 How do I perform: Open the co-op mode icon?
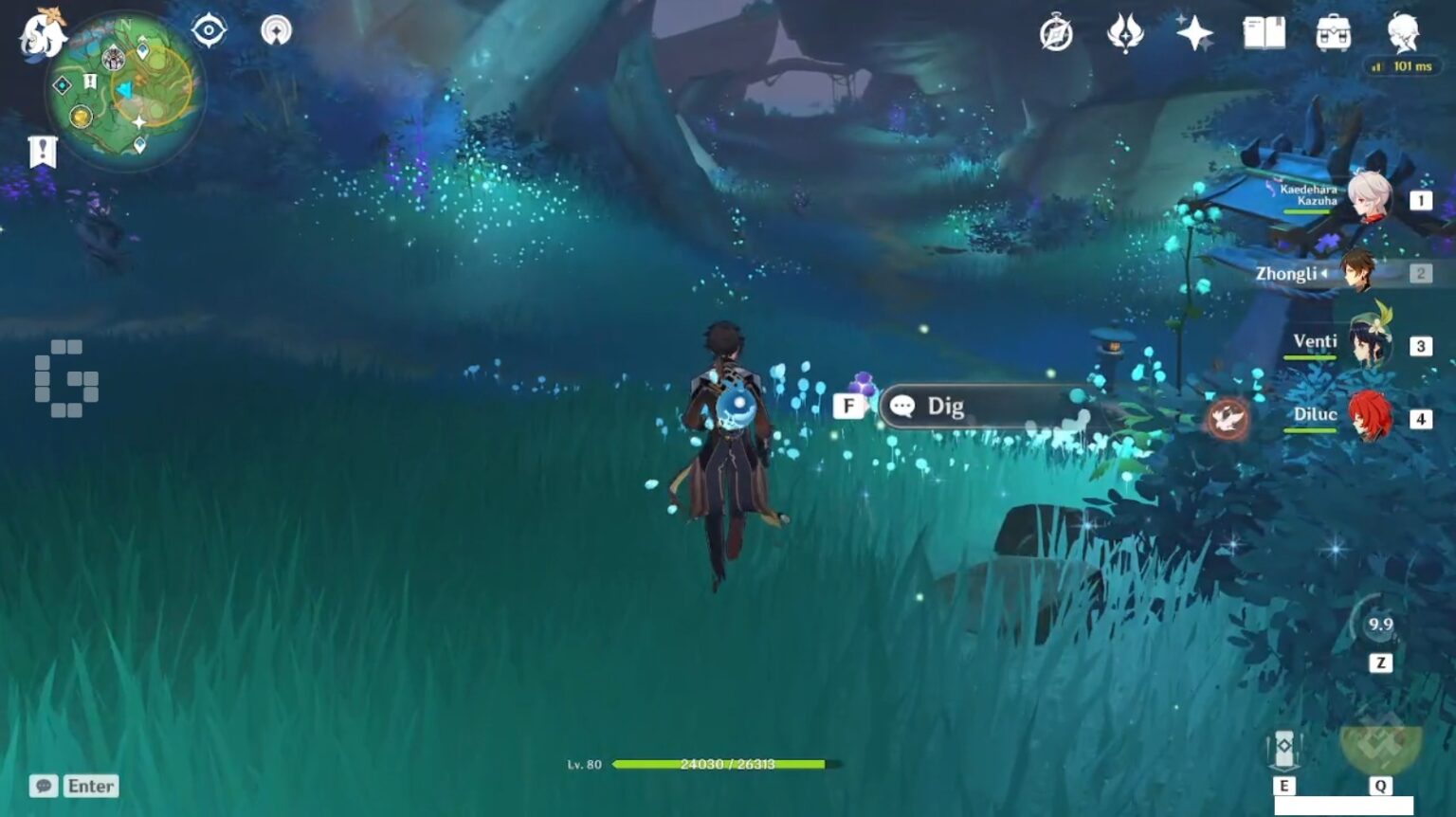point(276,31)
